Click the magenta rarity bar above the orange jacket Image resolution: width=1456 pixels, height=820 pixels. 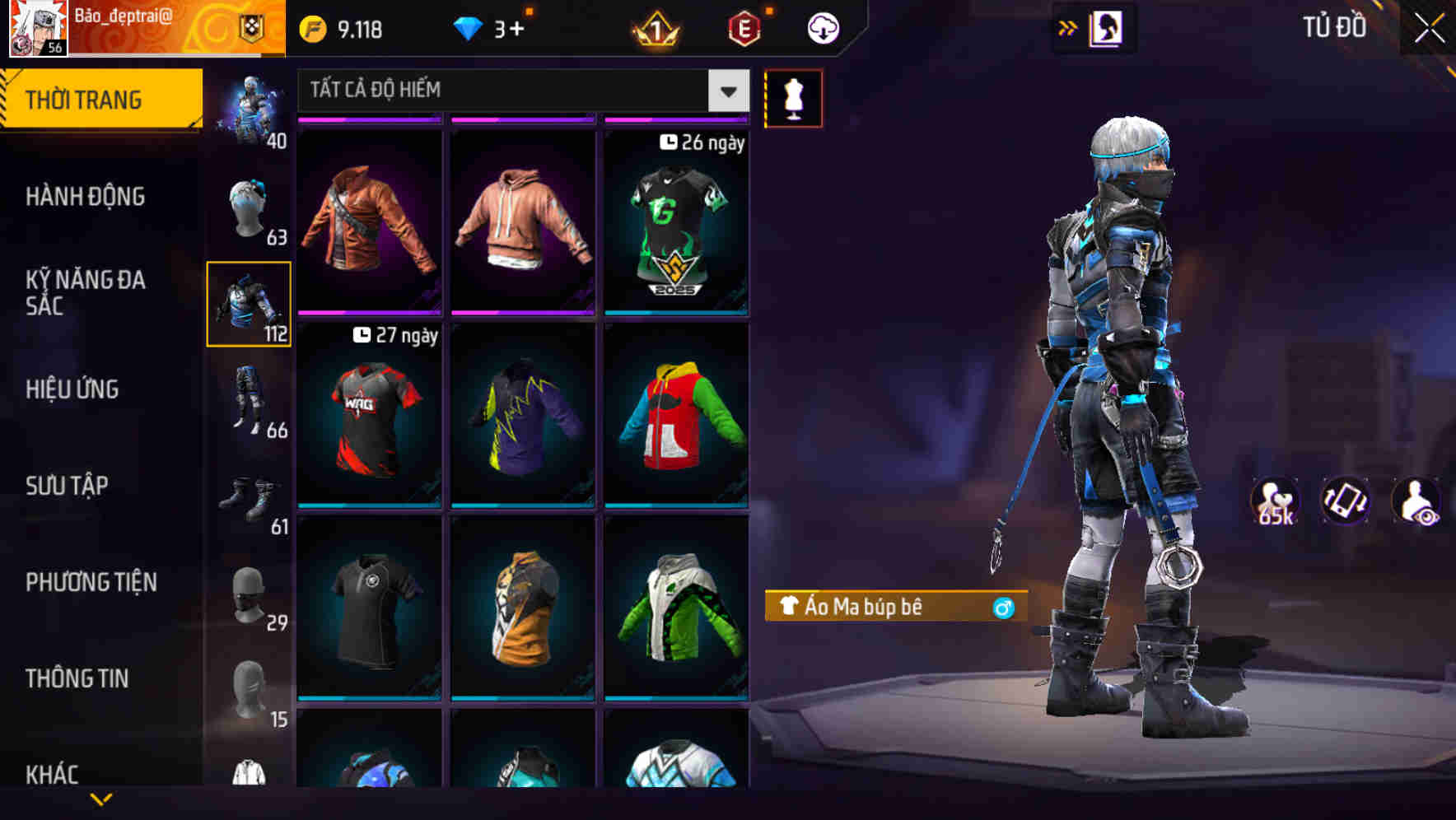[x=368, y=119]
